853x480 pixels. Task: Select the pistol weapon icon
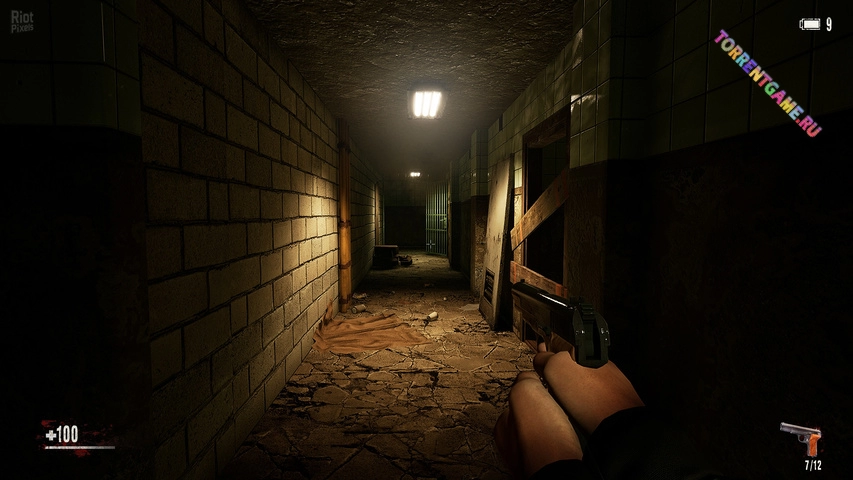tap(800, 438)
